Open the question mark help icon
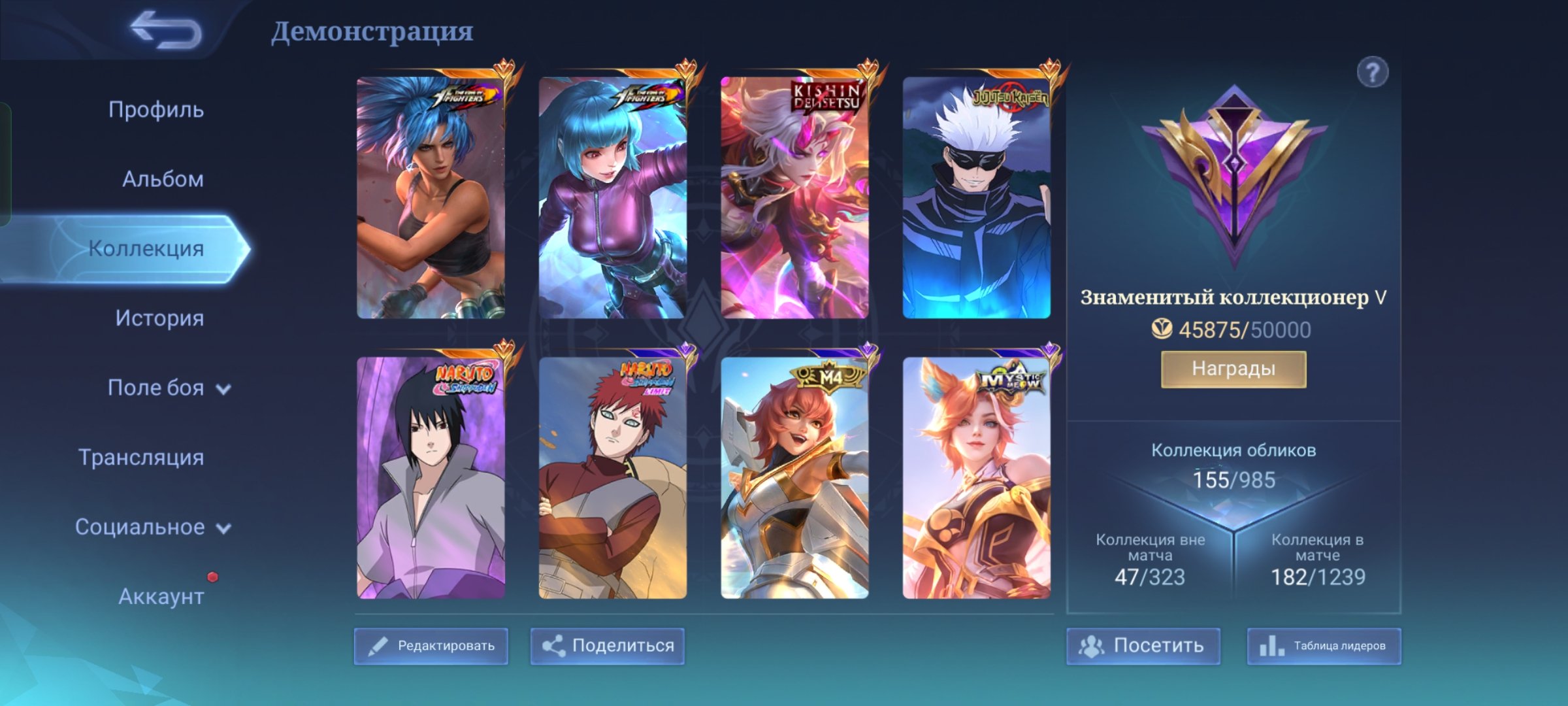 [1372, 73]
